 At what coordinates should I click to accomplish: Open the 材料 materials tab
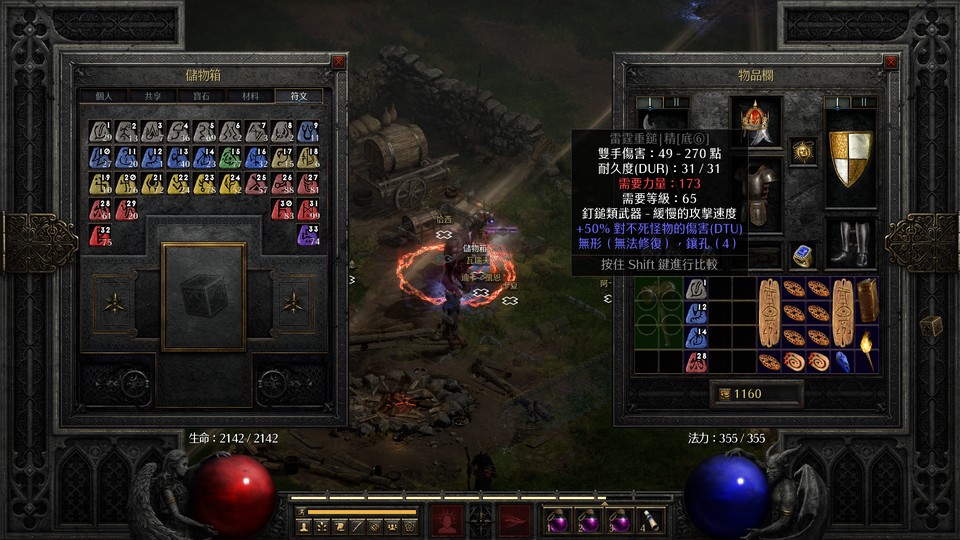(x=248, y=96)
